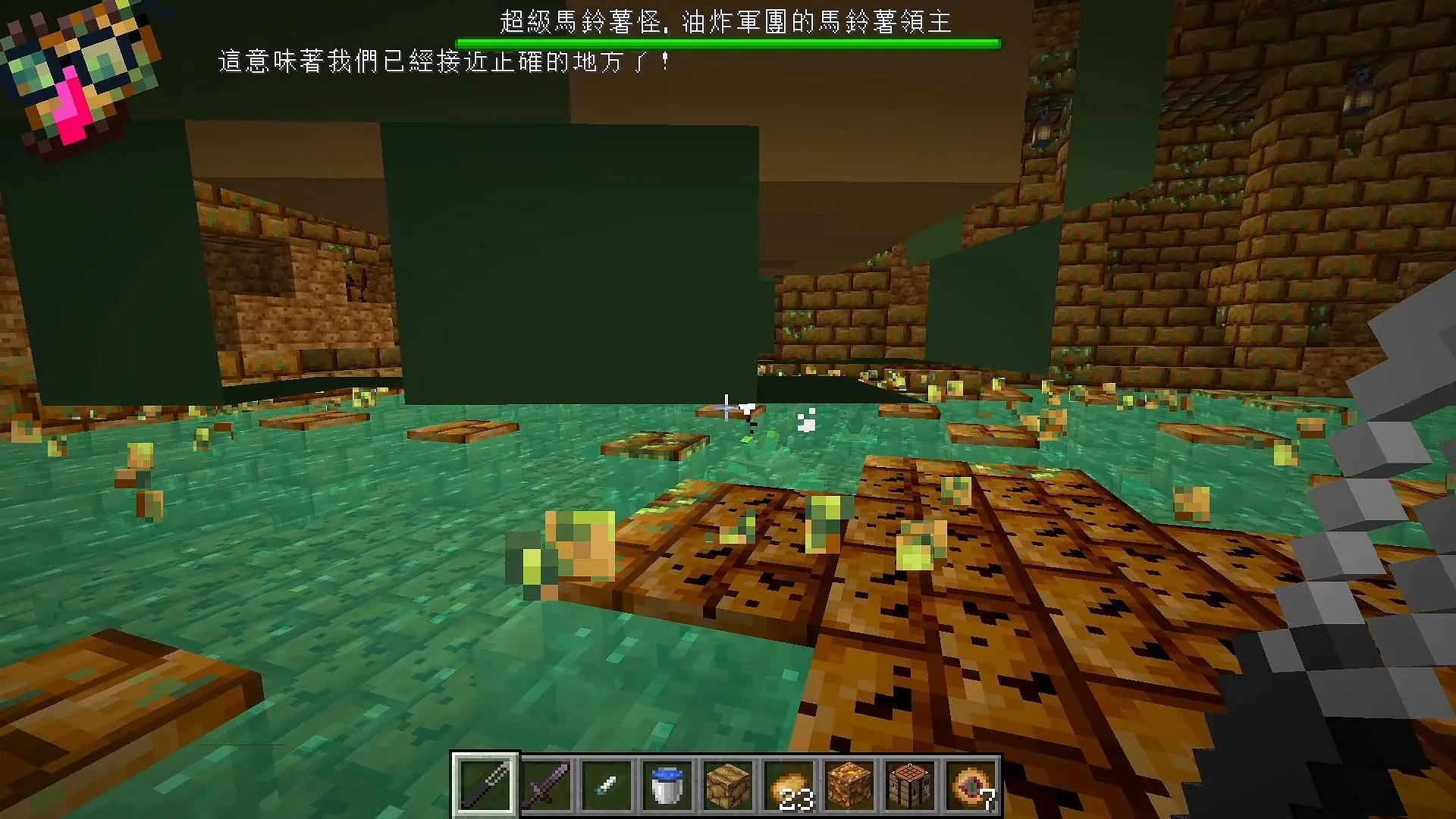Select the brush item in the hotbar

coord(604,785)
